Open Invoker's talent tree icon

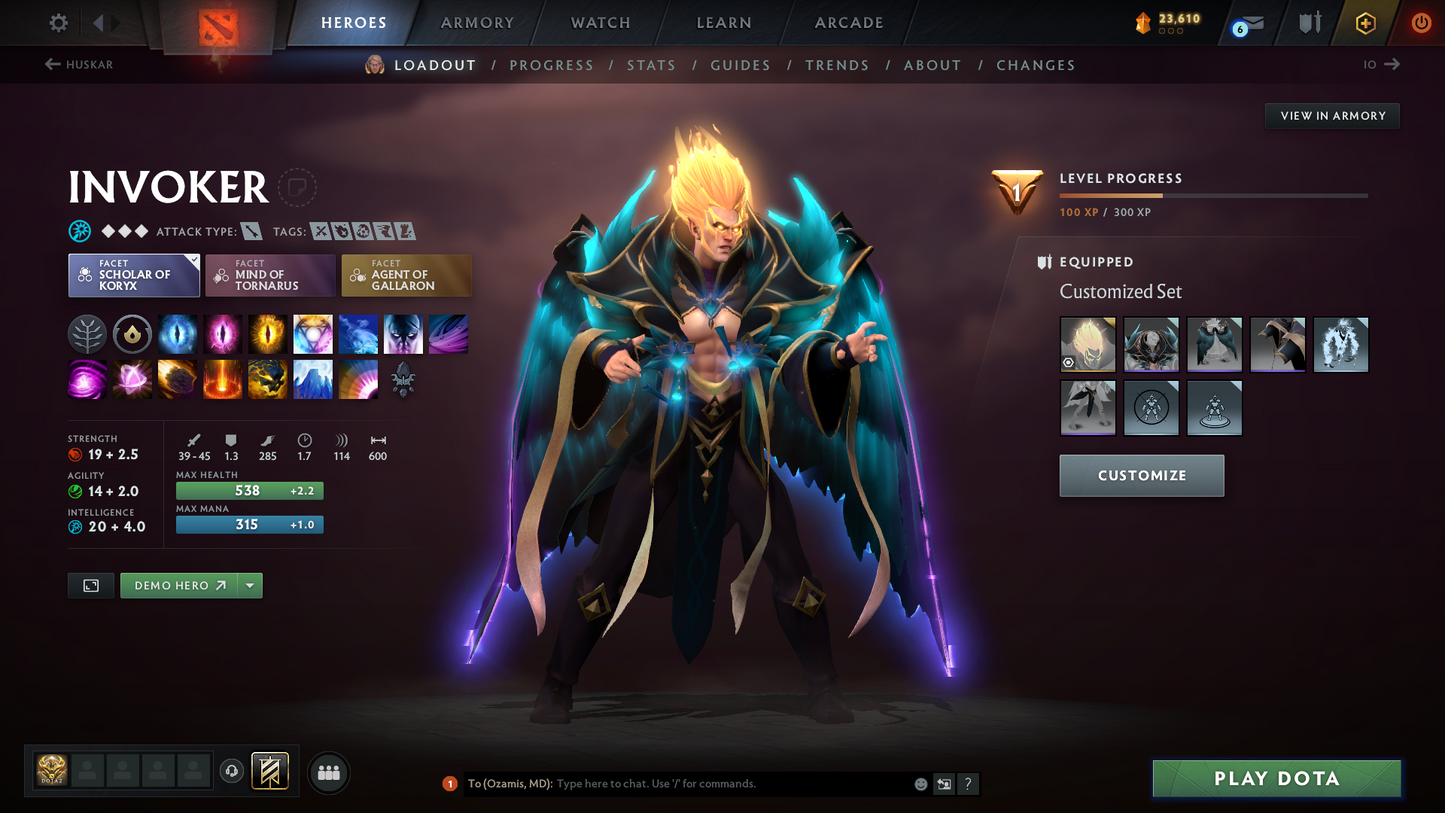pos(87,334)
